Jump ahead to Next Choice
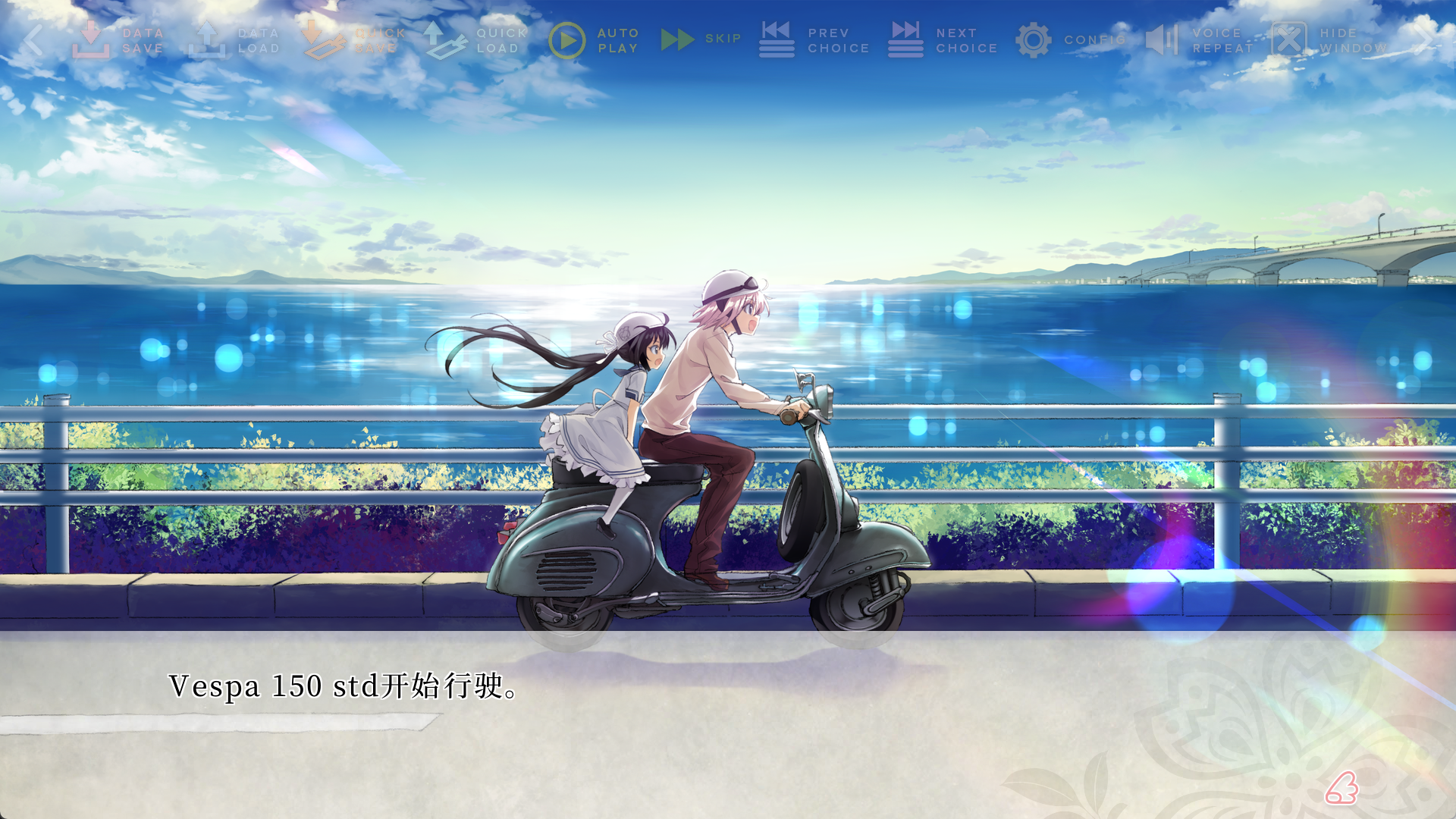Screen dimensions: 1456x819 [943, 40]
